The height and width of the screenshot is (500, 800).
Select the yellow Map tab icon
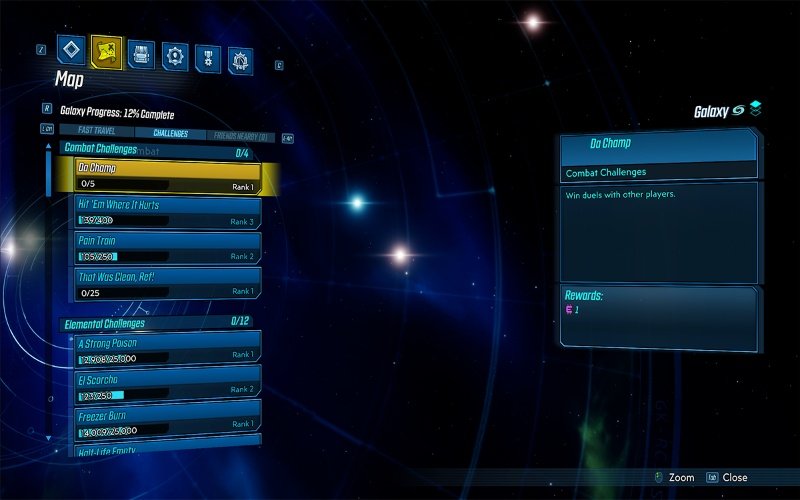pos(106,50)
